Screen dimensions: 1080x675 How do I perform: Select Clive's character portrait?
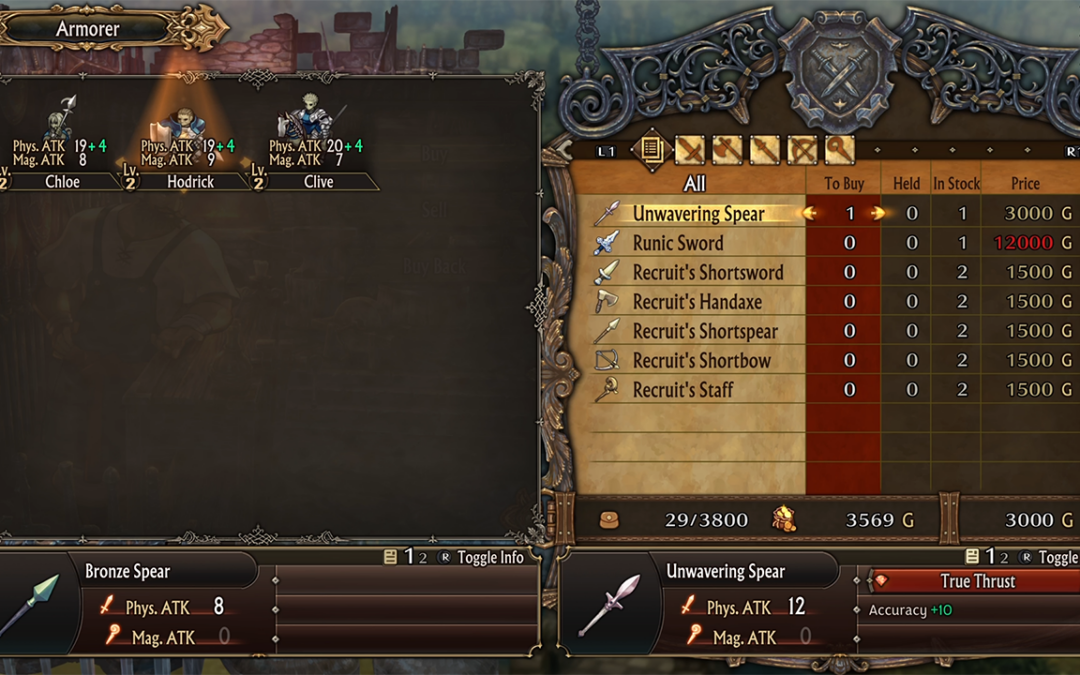(x=308, y=118)
